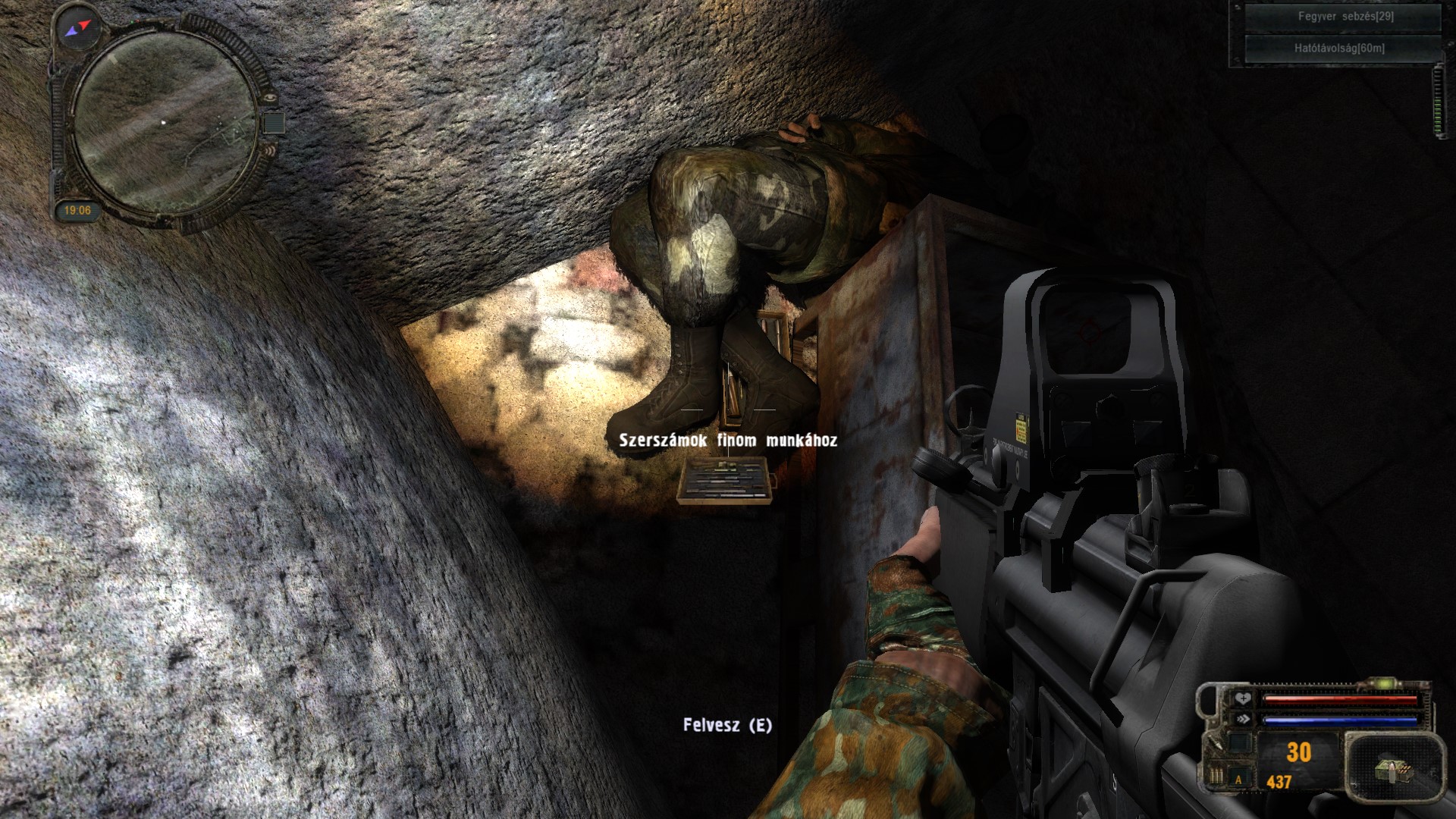Select the red-blue compass indicator
Screen dimensions: 1456x819
78,29
